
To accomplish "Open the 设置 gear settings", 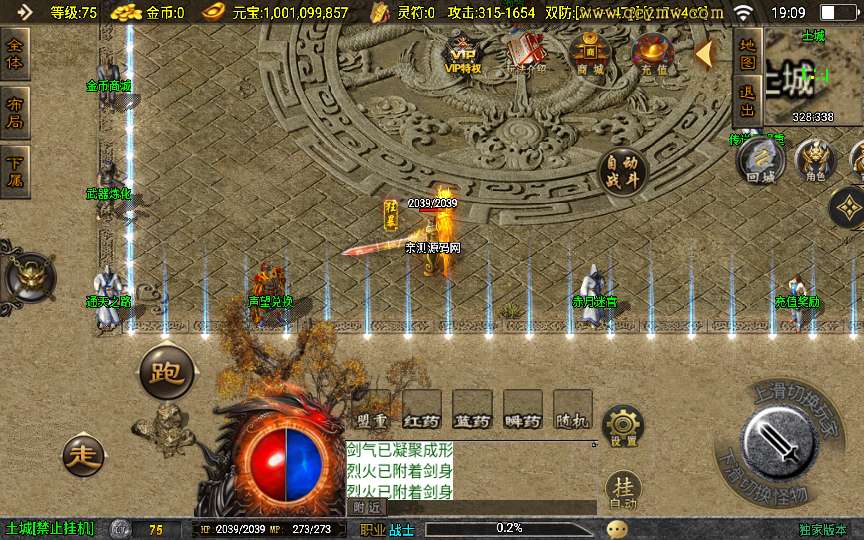I will tap(624, 427).
